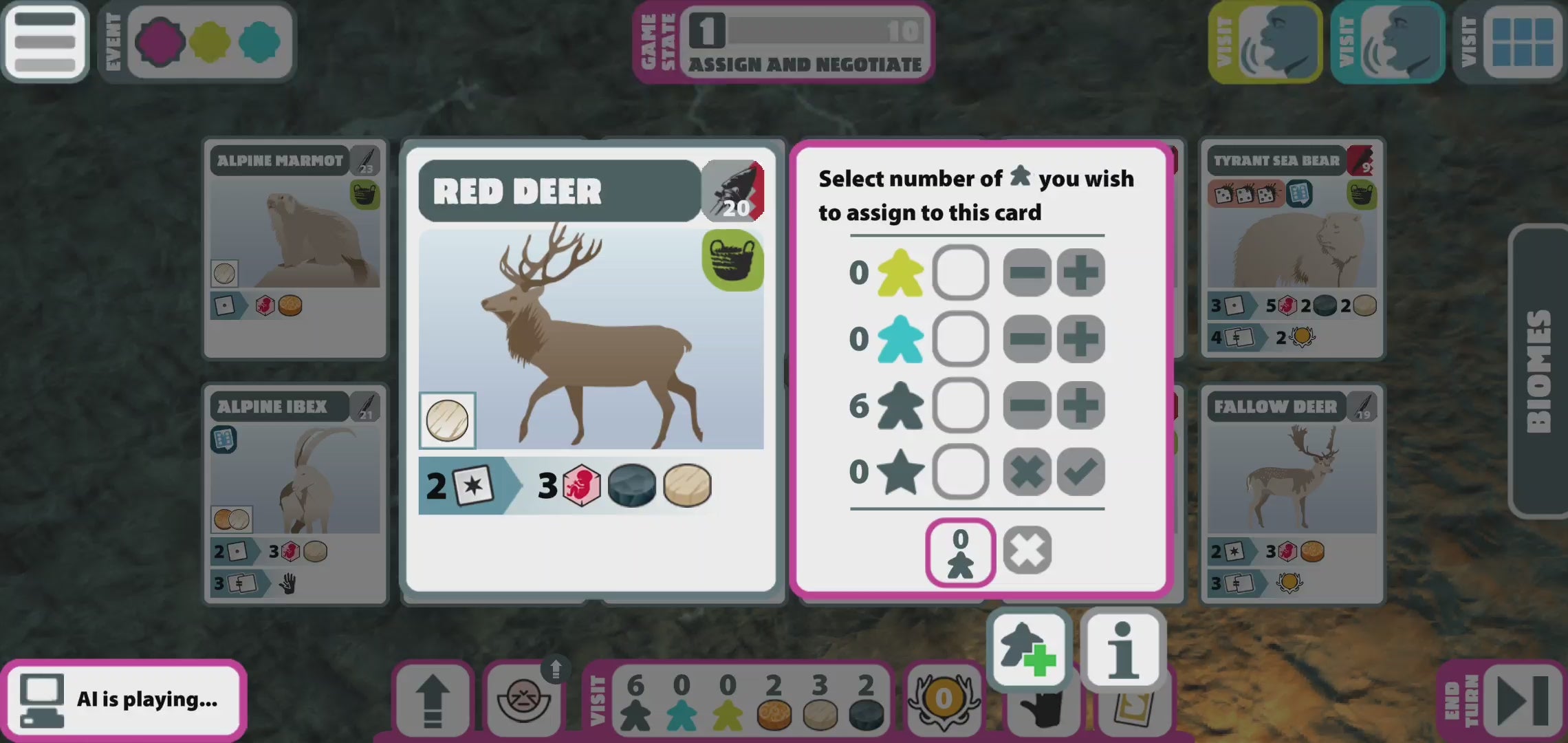Click the add meeple button
The width and height of the screenshot is (1568, 743).
click(1027, 649)
